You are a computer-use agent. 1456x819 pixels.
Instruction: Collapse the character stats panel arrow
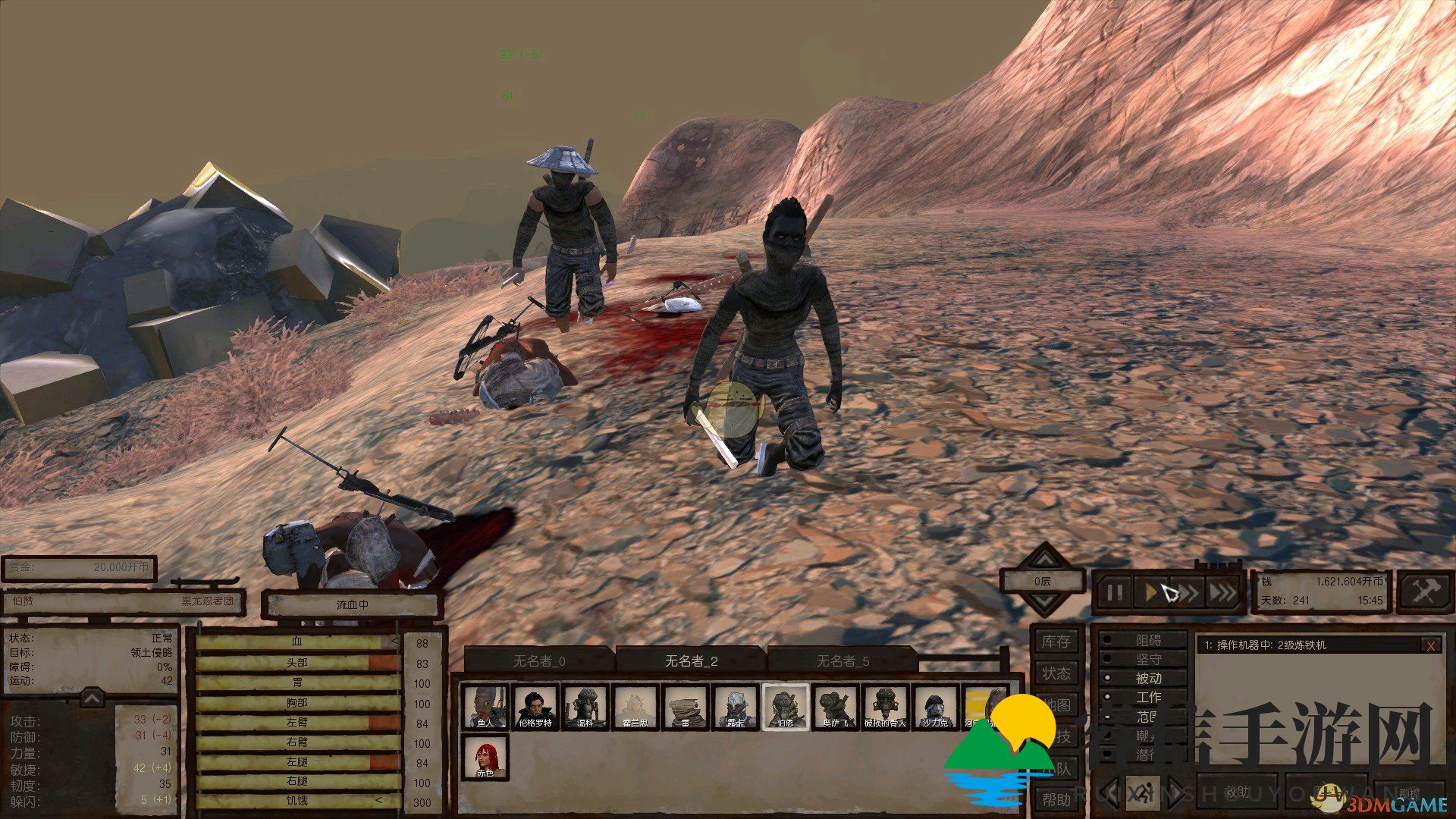tap(92, 696)
